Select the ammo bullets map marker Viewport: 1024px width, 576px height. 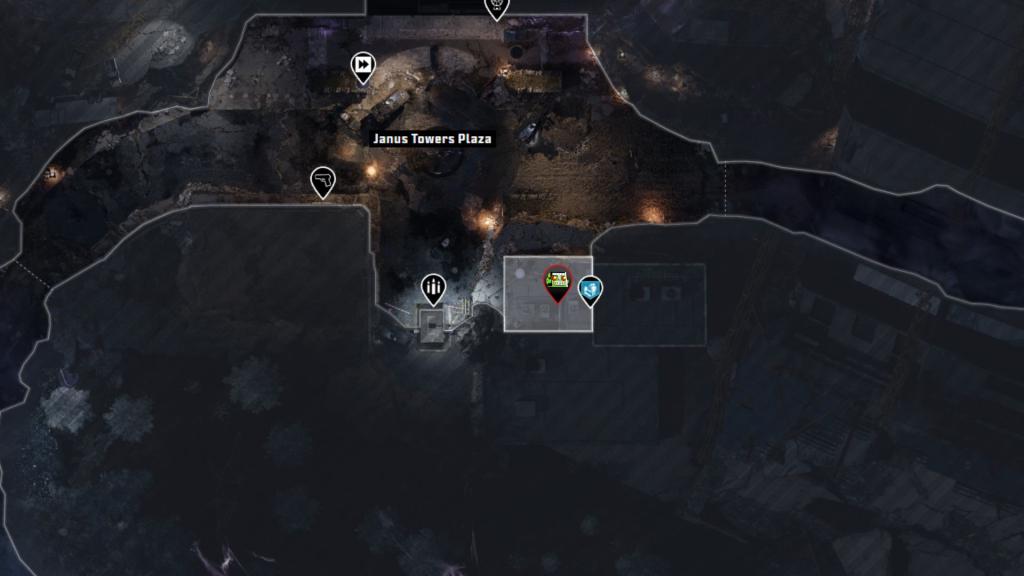pyautogui.click(x=433, y=289)
